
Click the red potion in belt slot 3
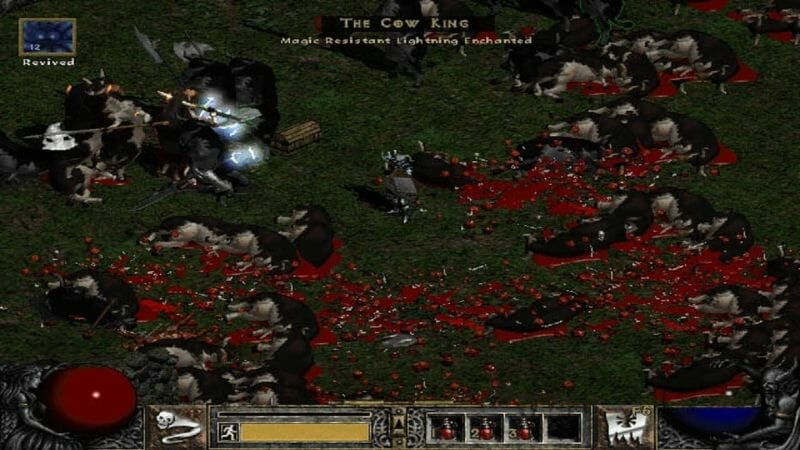[x=524, y=428]
